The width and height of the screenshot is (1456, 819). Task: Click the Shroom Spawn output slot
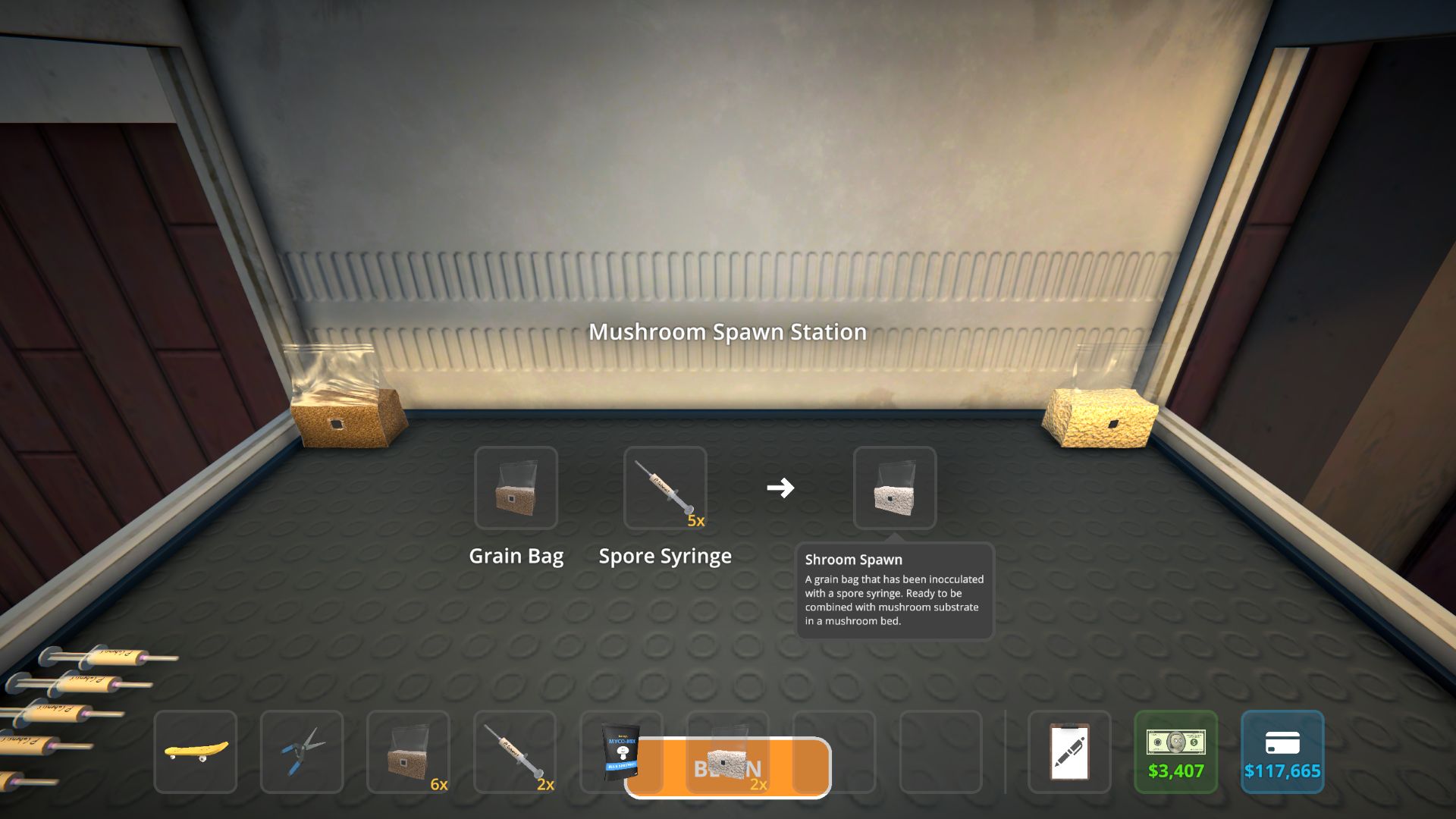point(893,488)
